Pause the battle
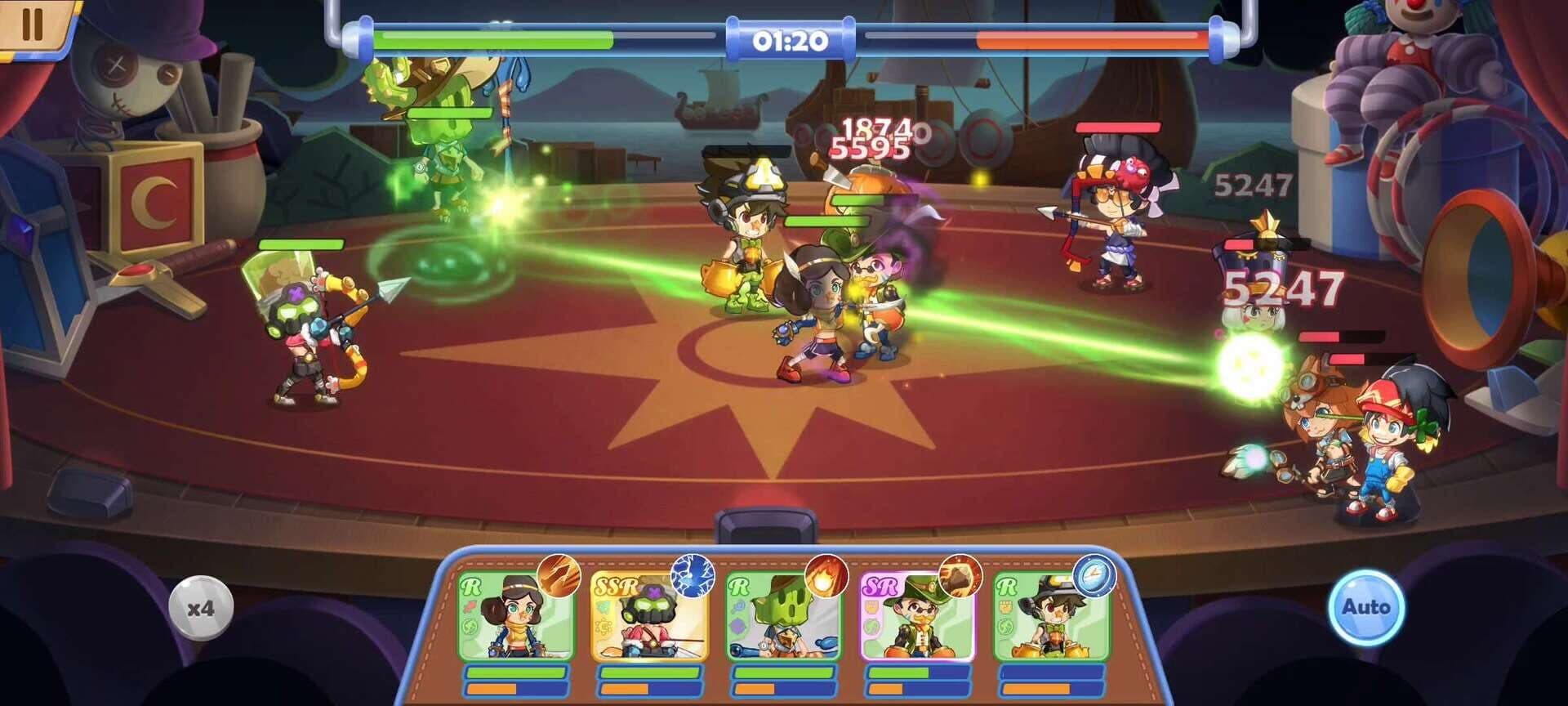This screenshot has width=1568, height=706. (33, 25)
